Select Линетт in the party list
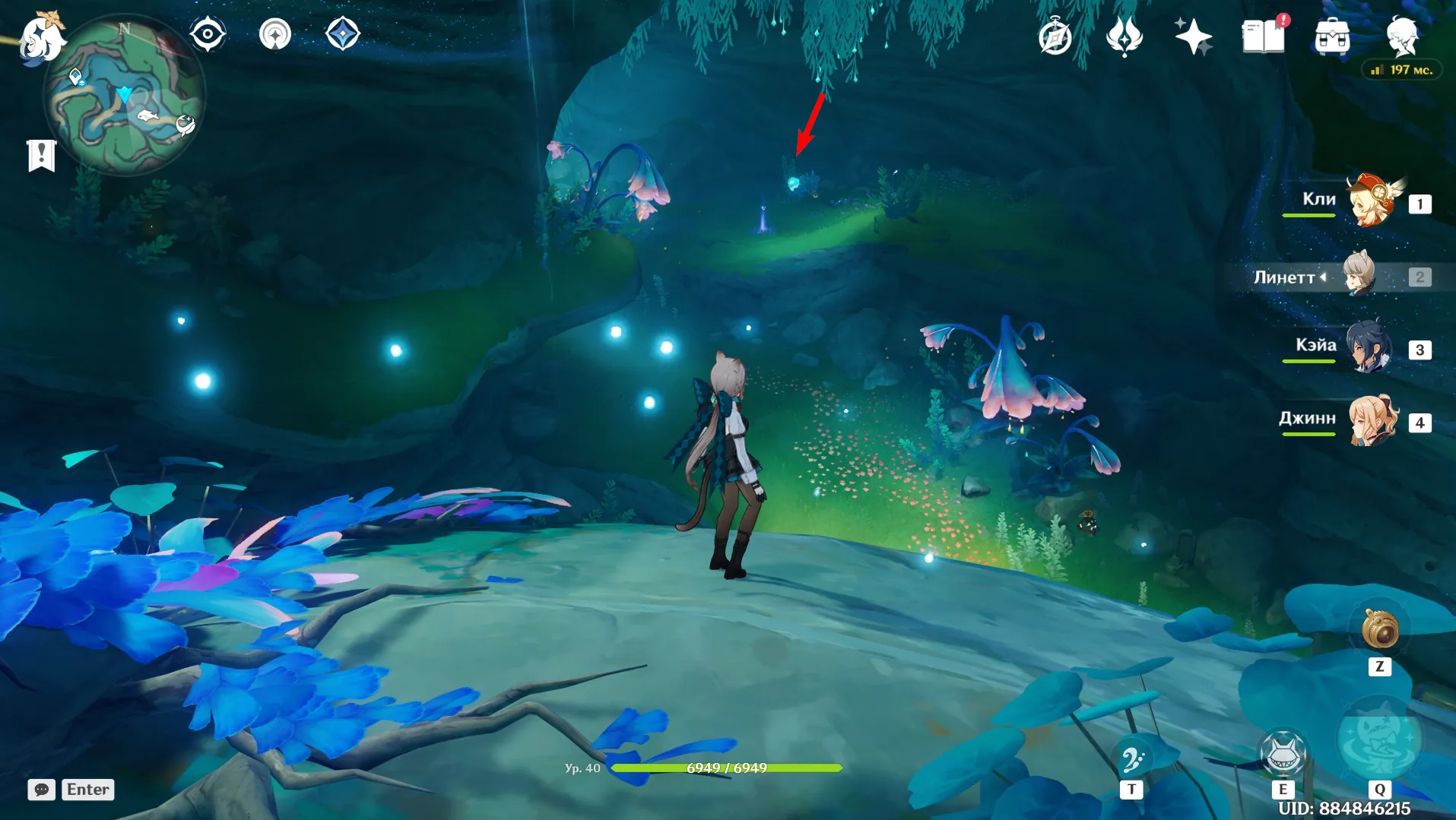Screen dimensions: 1456x820 tap(1359, 275)
